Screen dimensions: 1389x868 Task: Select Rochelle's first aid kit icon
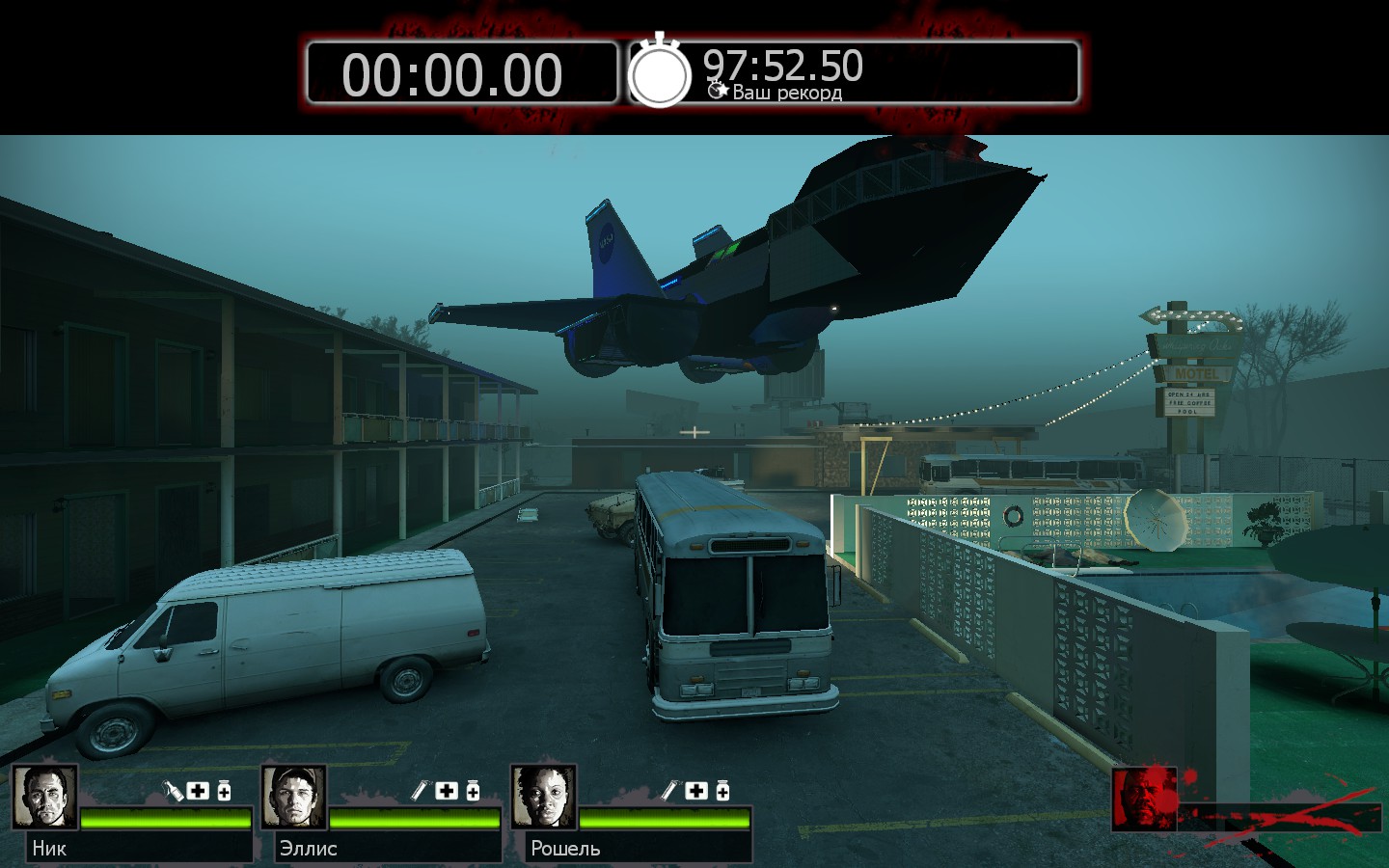coord(696,791)
